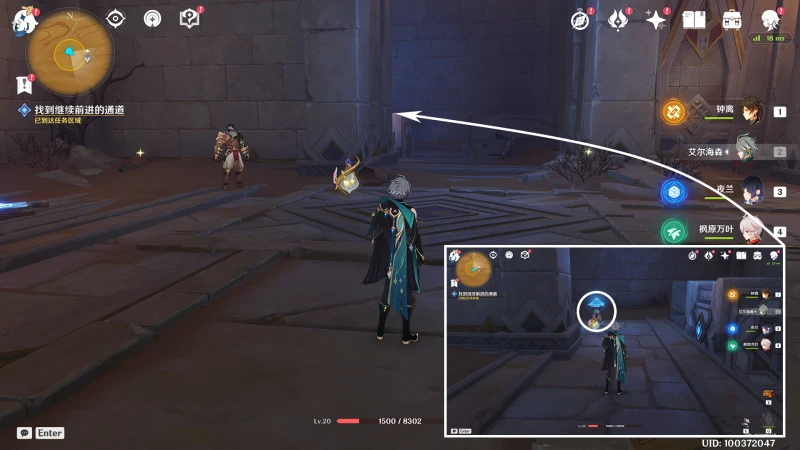Open the chat box speech bubble

coord(24,433)
